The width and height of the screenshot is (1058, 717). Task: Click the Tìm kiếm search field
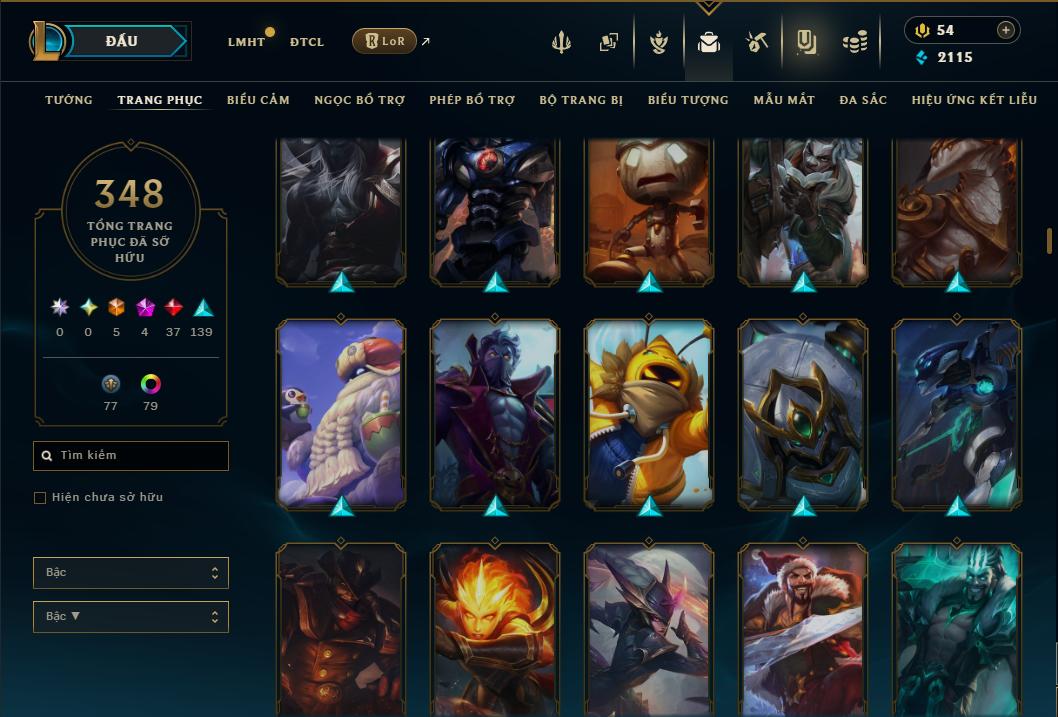pos(131,456)
